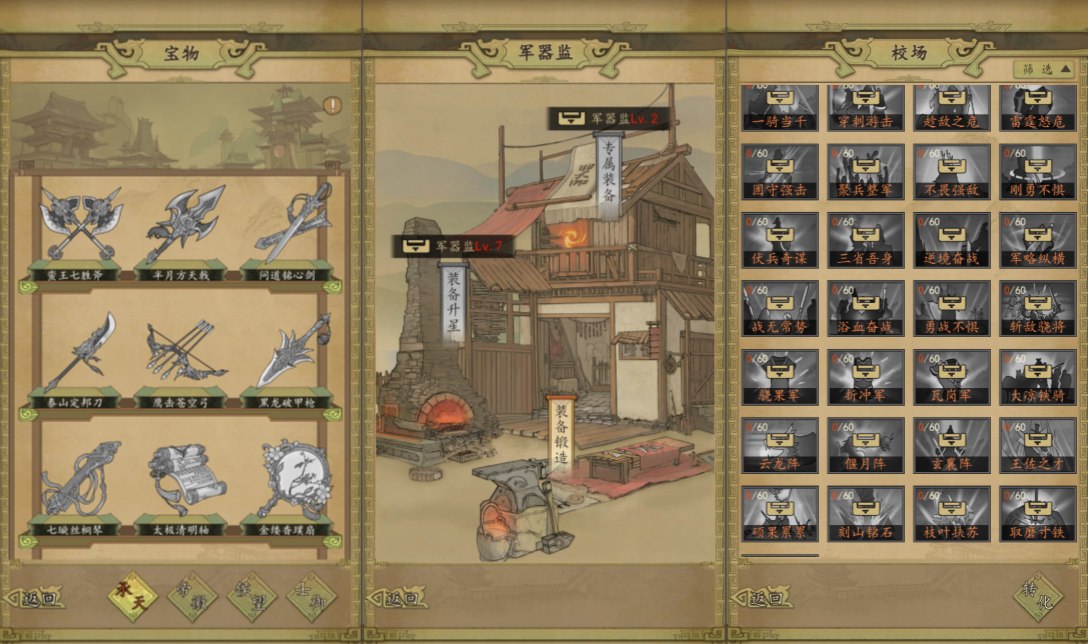The width and height of the screenshot is (1088, 644).
Task: Open the 筛选 filter dropdown
Action: pos(1046,69)
